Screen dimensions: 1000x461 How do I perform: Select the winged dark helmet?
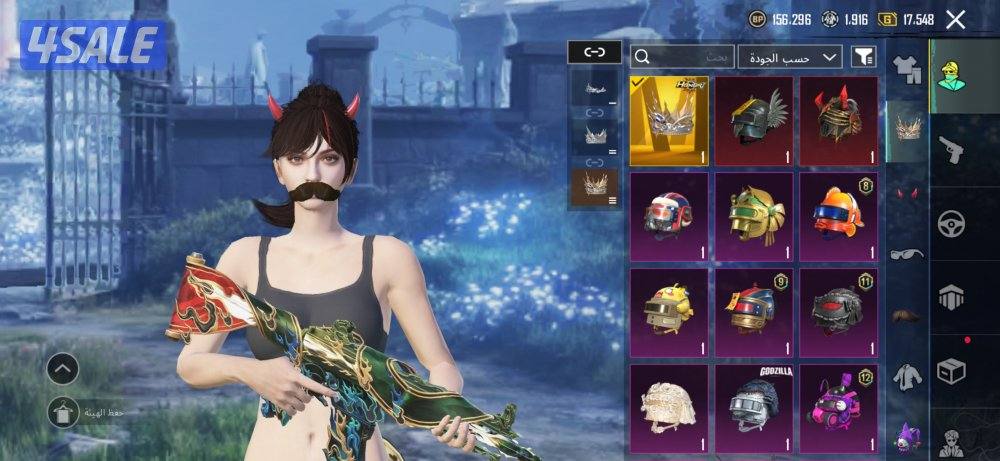[754, 120]
